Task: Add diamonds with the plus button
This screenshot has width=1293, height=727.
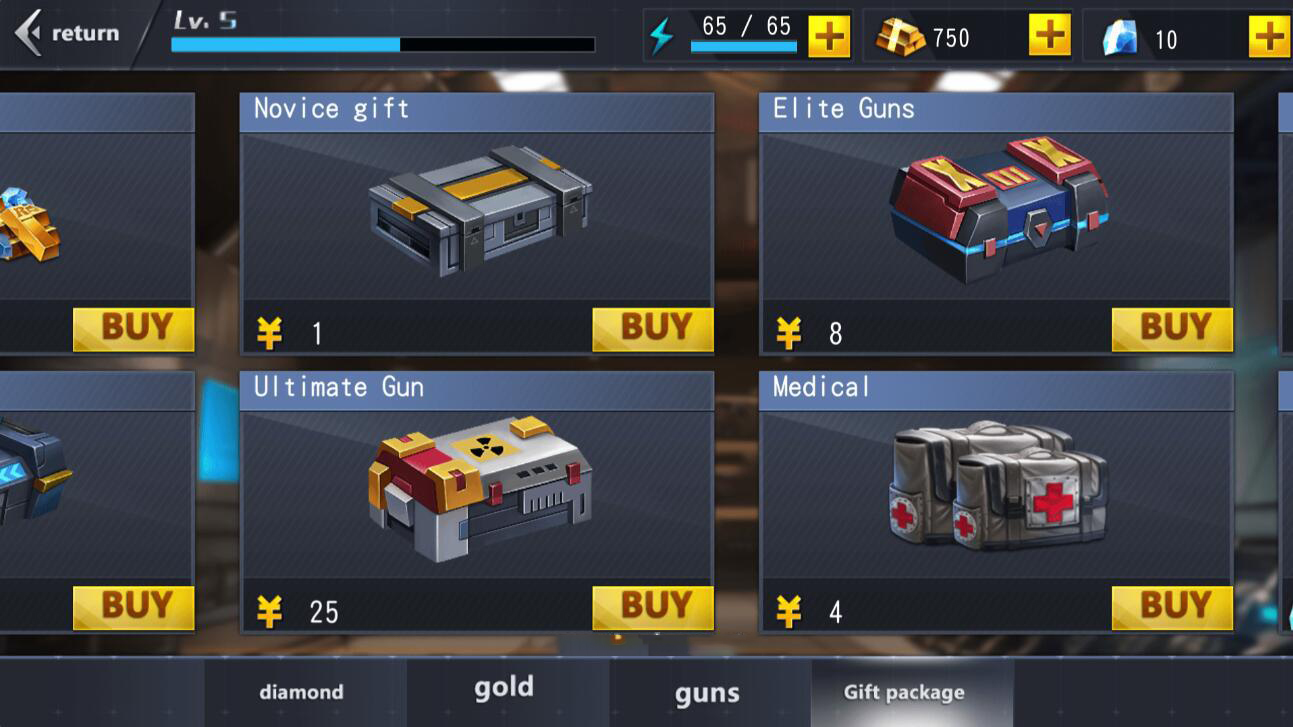Action: (1268, 37)
